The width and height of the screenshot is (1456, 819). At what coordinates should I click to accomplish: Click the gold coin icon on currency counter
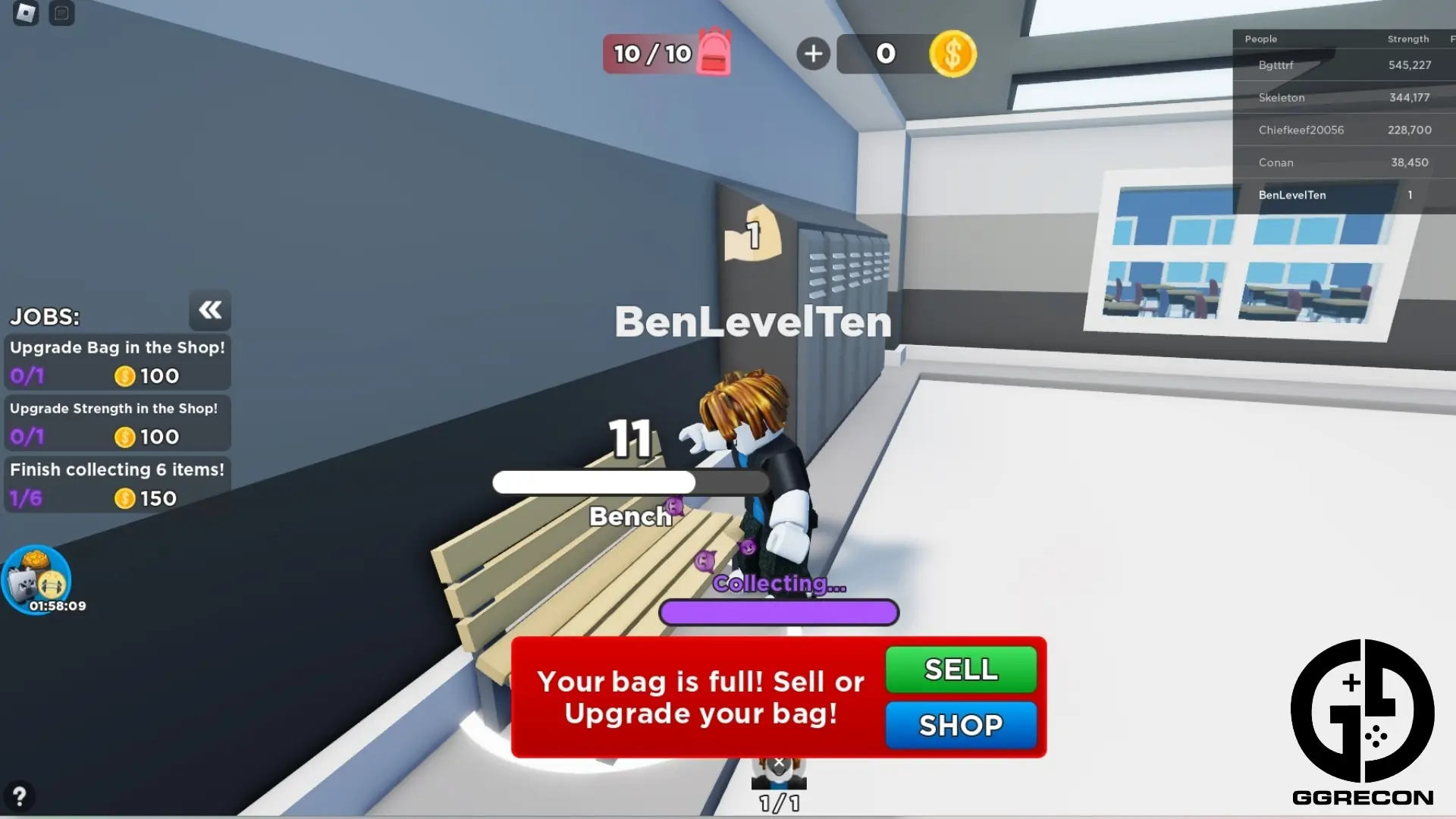coord(953,53)
